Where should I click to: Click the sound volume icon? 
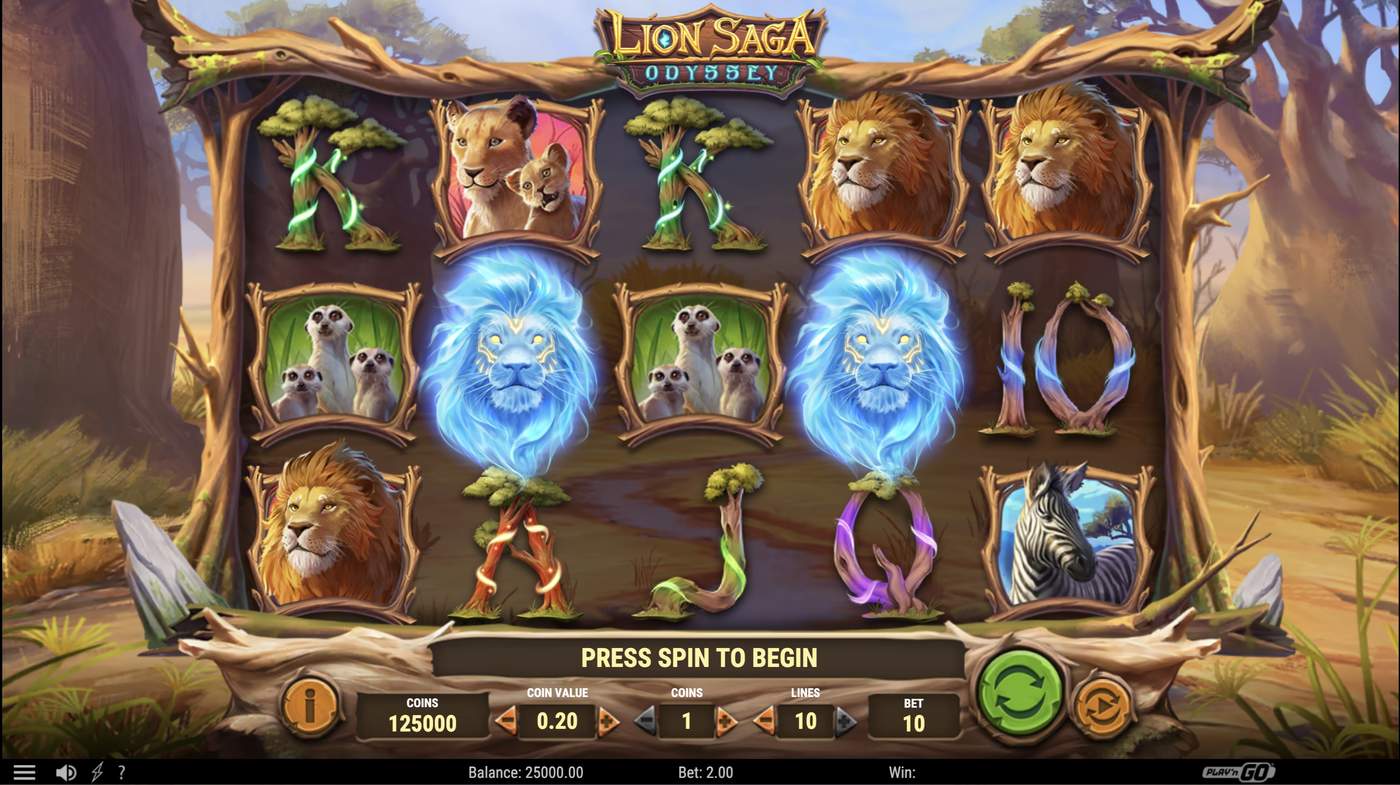[x=66, y=770]
